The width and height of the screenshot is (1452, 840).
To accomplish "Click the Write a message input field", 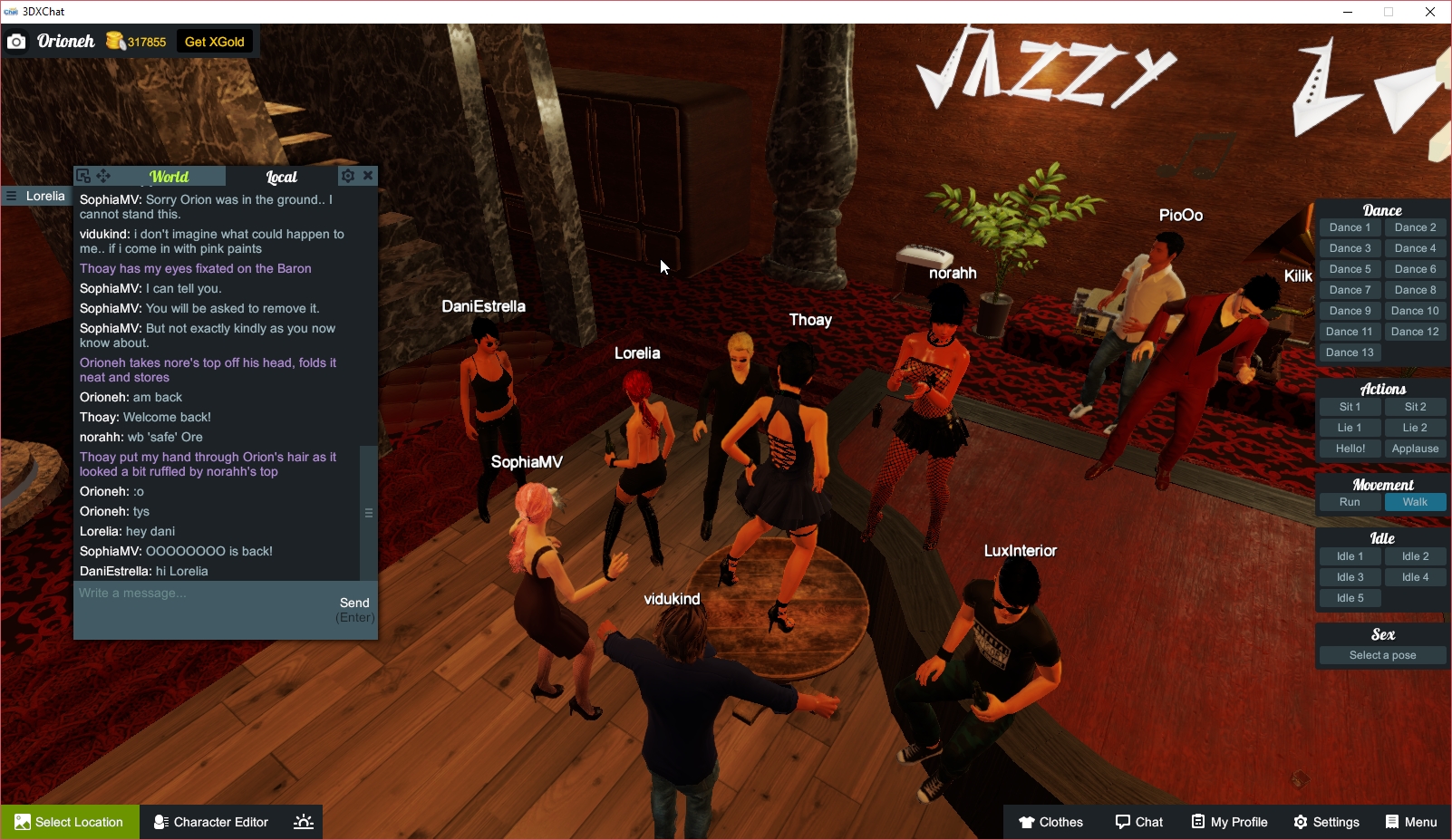I will pyautogui.click(x=181, y=594).
